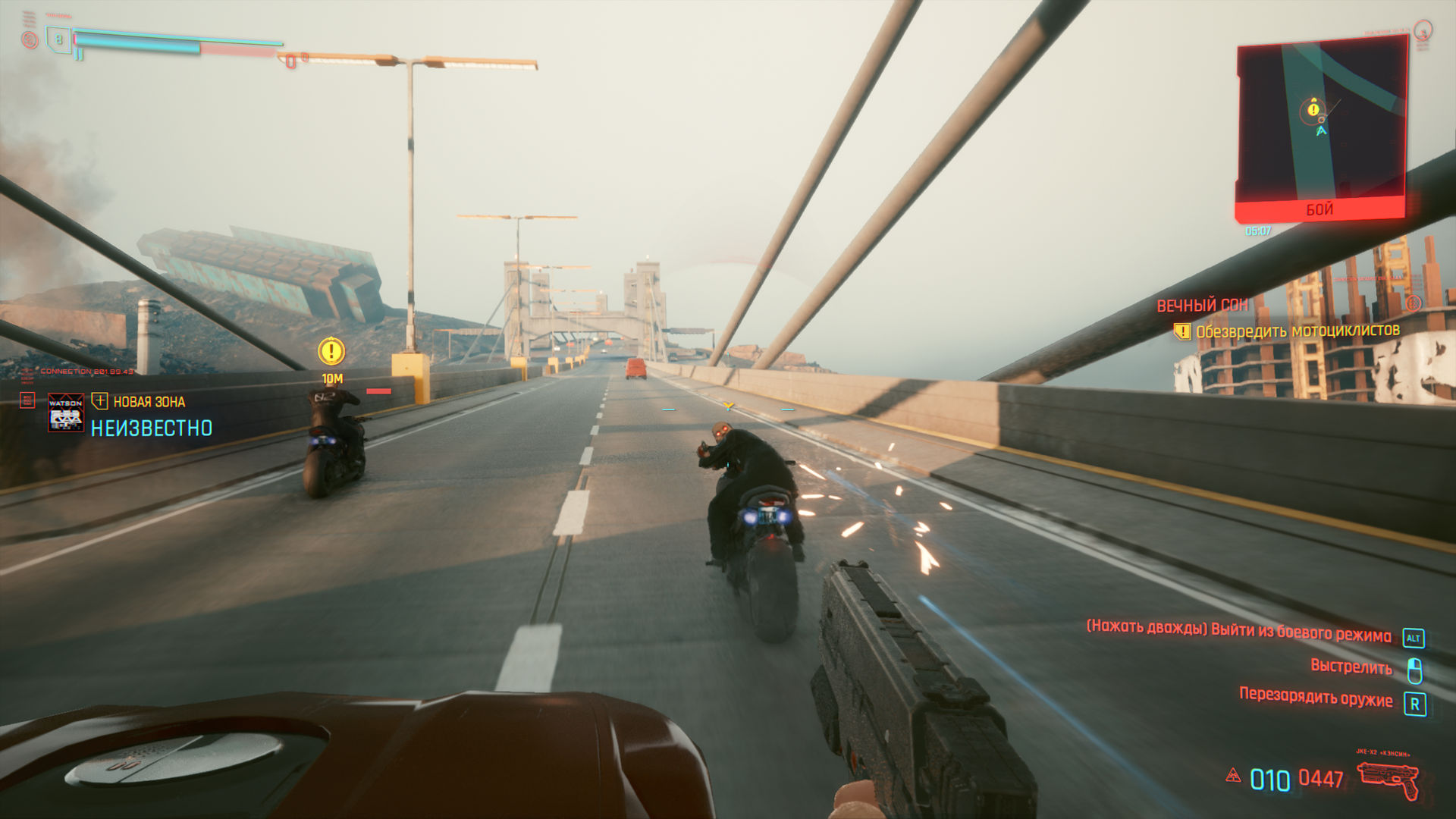Toggle combat mode via the ALT key hint

(x=1414, y=638)
